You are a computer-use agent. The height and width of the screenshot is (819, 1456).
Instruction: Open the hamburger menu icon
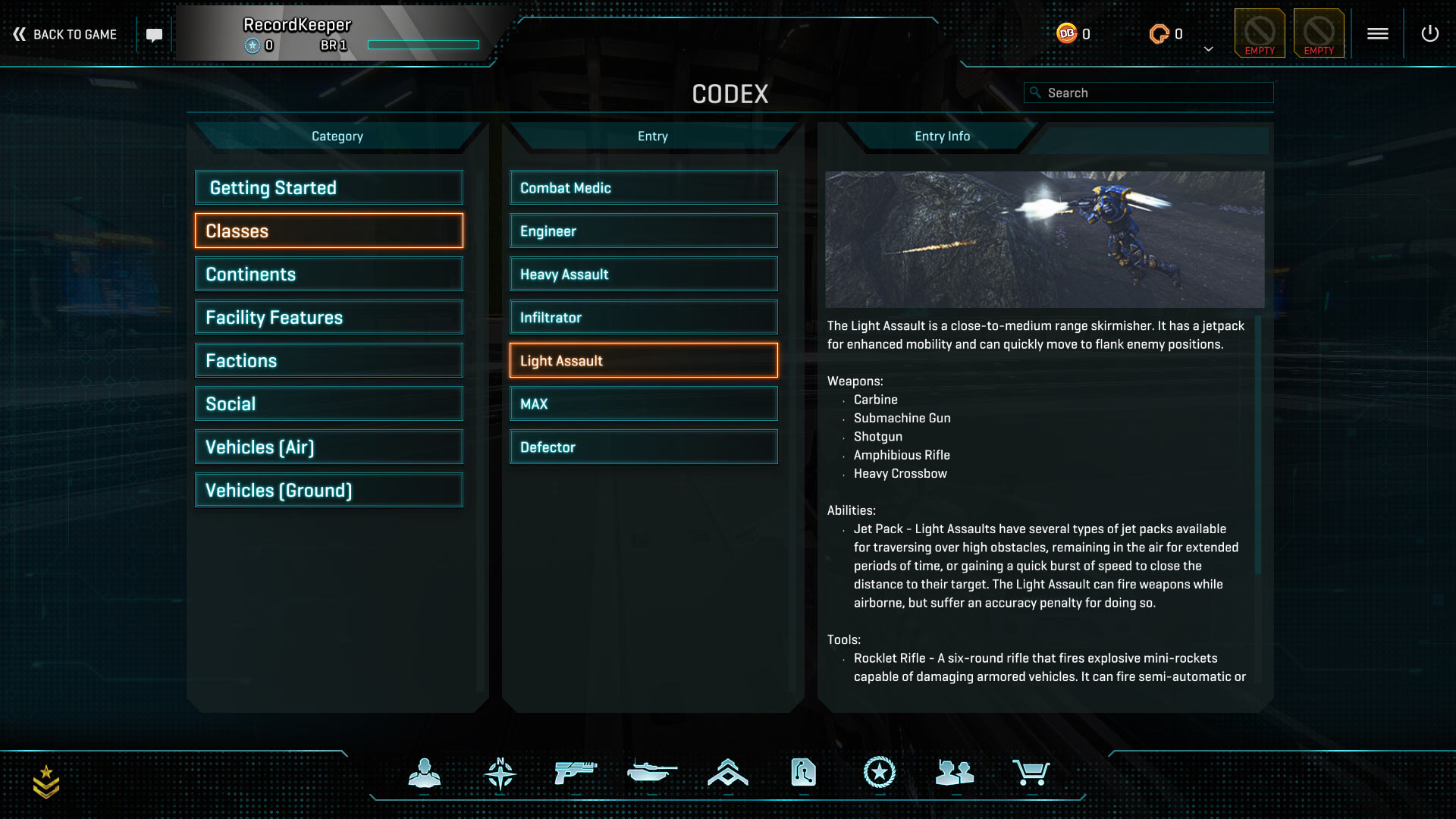coord(1377,33)
